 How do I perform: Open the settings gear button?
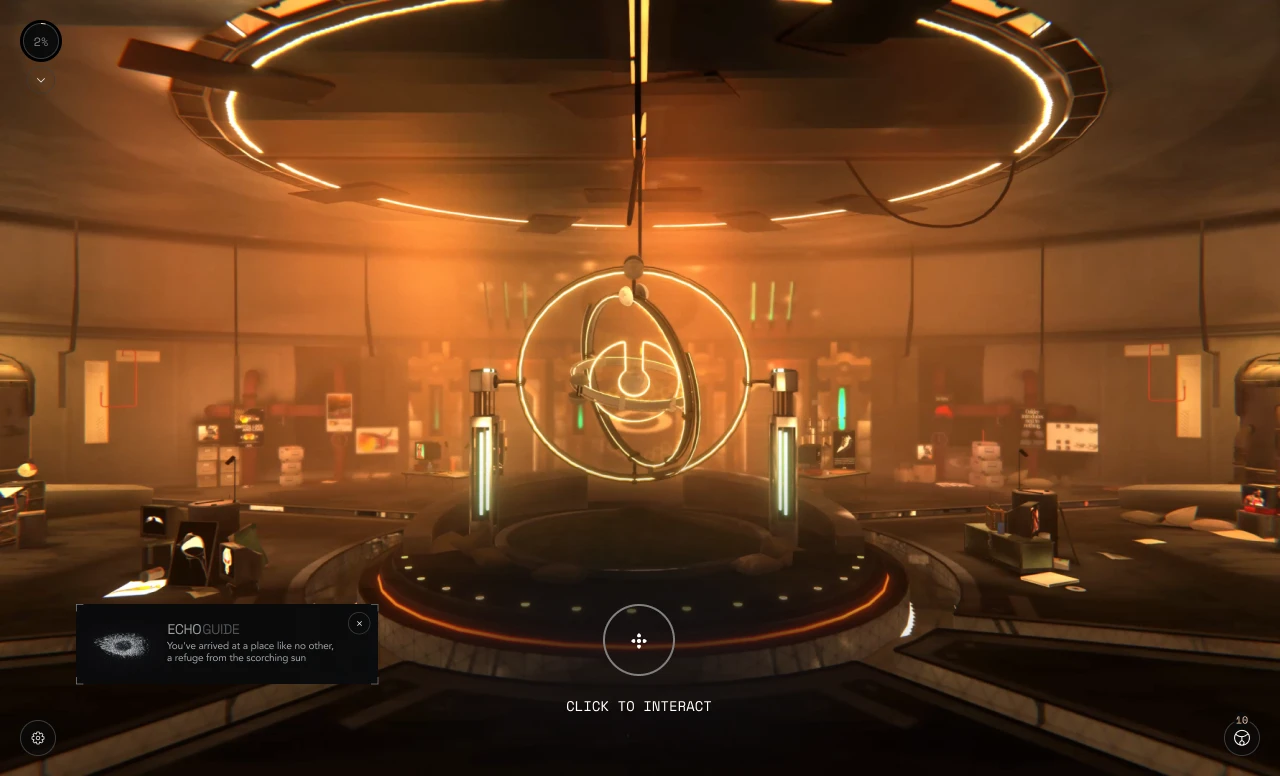tap(38, 738)
